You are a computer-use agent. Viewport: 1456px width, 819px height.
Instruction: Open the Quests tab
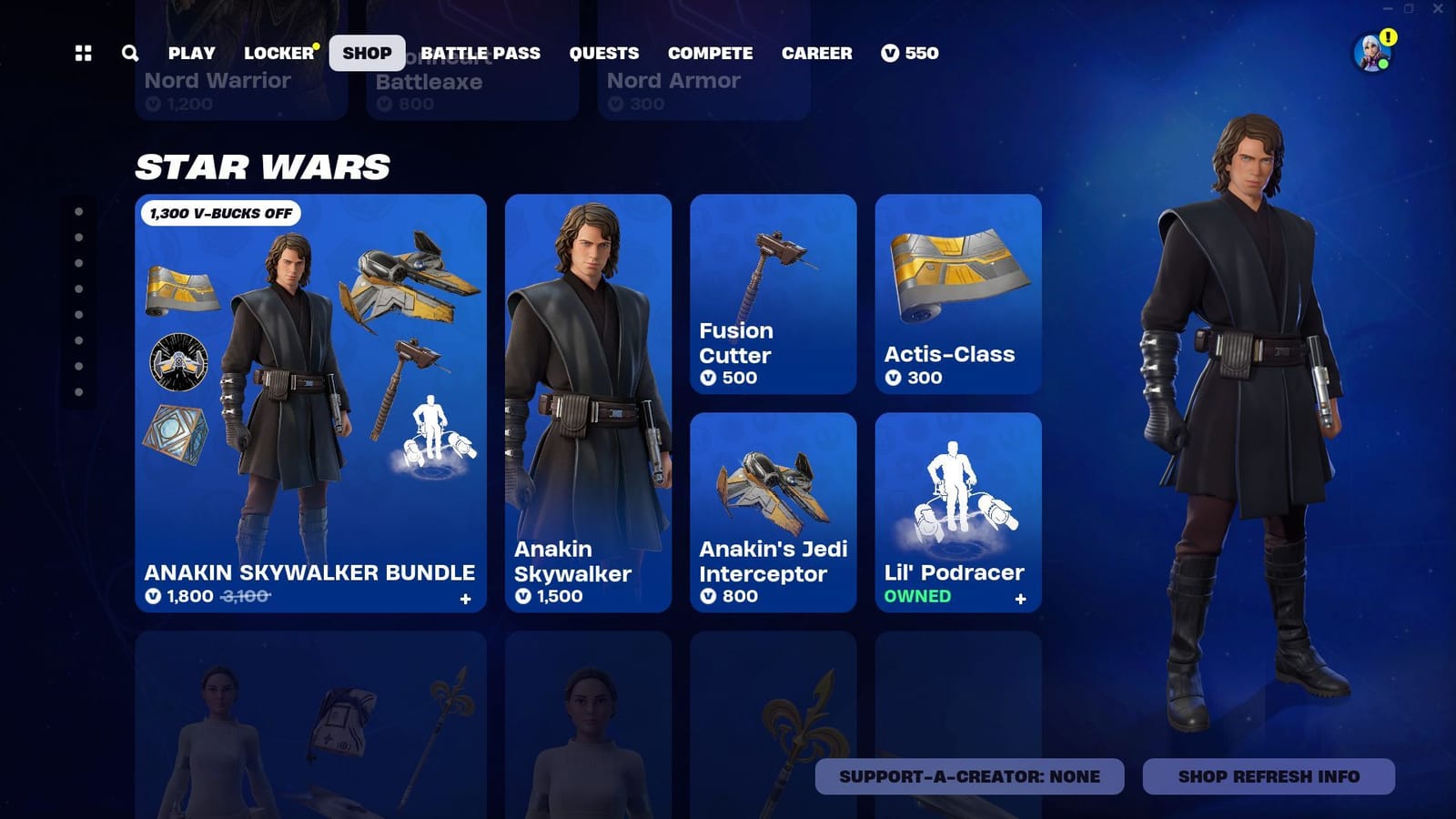click(604, 53)
